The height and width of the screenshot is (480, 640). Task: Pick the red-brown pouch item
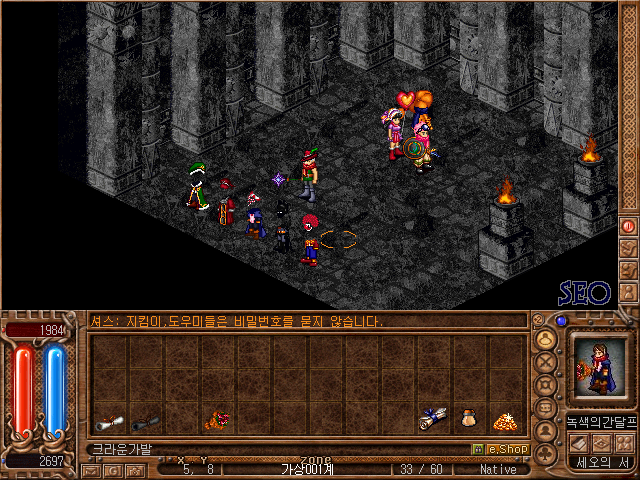point(216,421)
